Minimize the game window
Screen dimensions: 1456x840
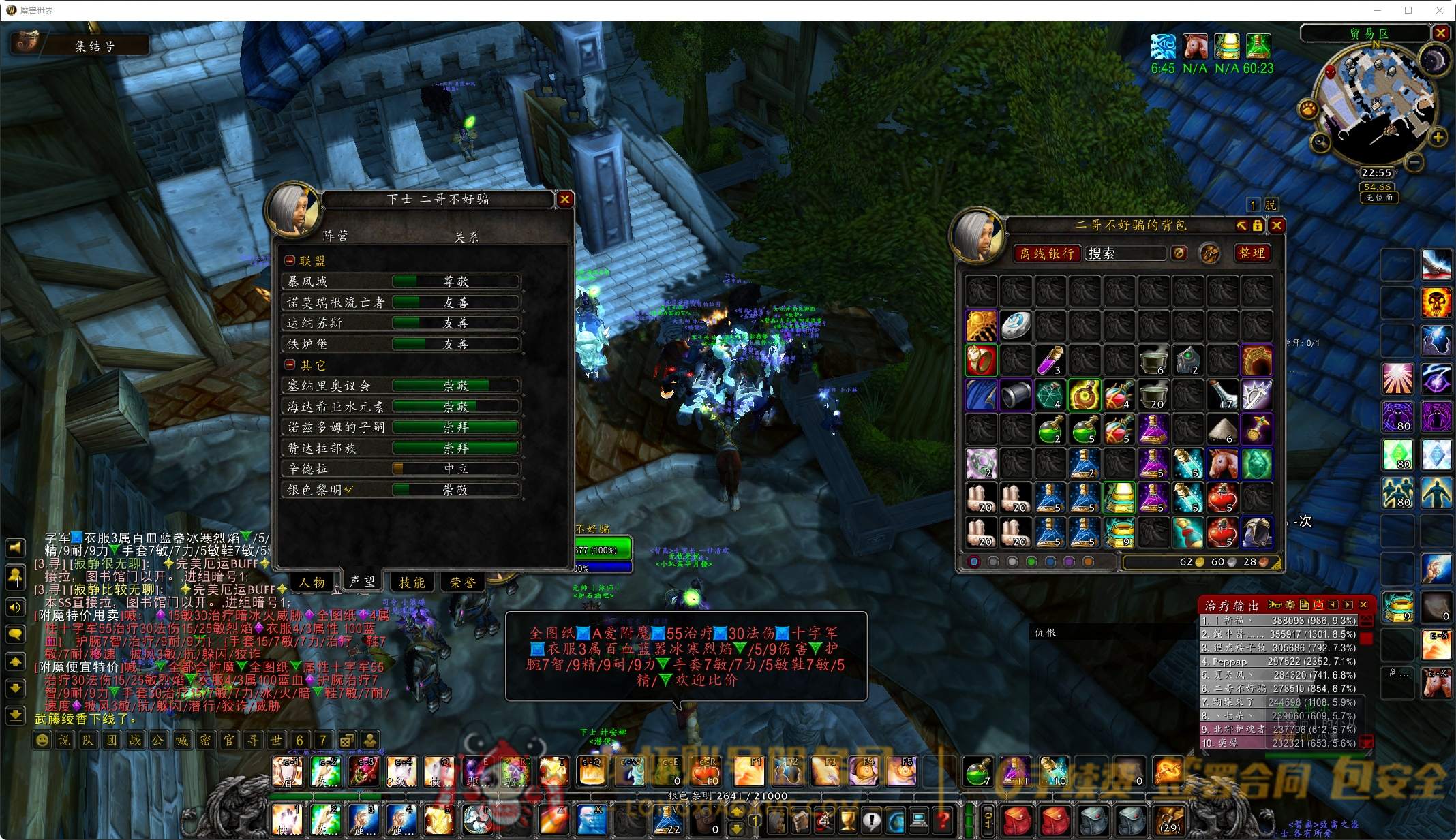(x=1377, y=10)
